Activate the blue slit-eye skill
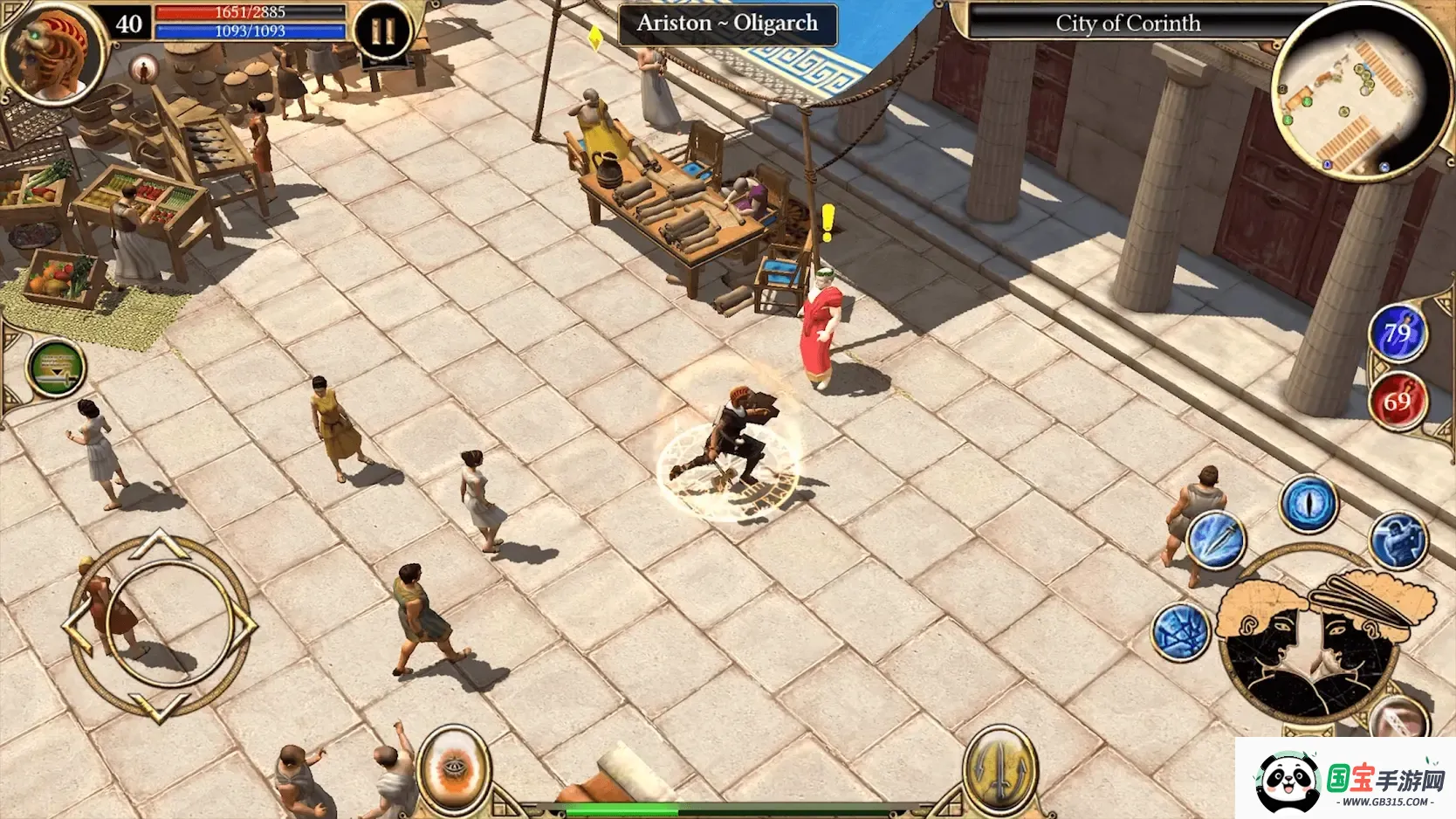 [x=1308, y=504]
